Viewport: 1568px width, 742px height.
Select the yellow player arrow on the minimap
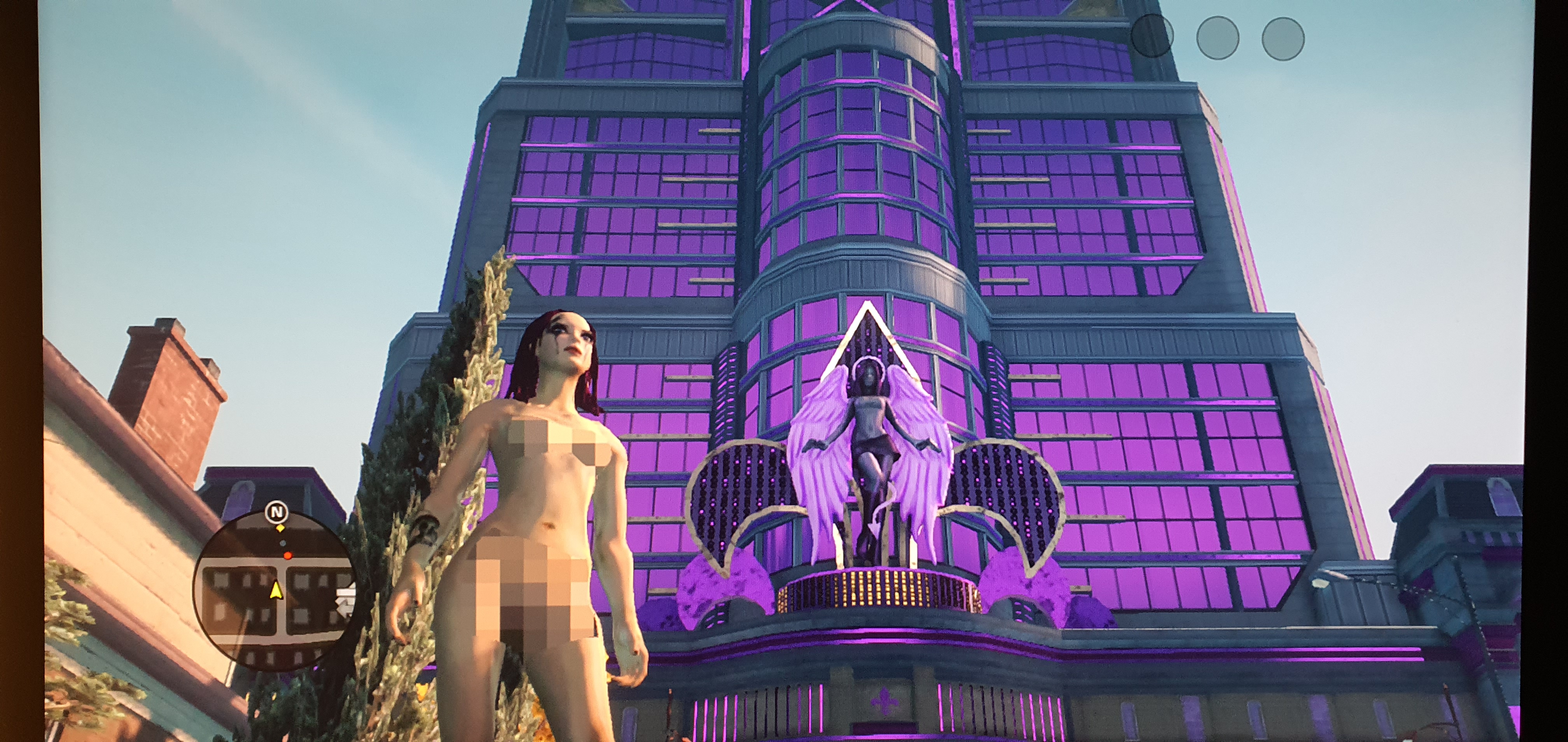(276, 590)
